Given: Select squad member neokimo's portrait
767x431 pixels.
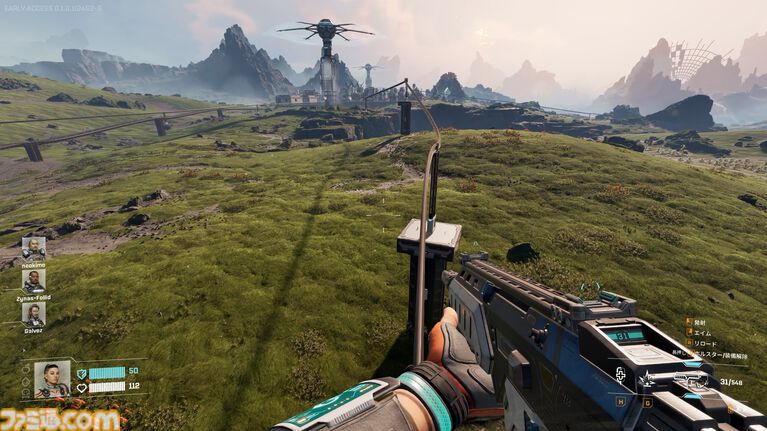Looking at the screenshot, I should pos(34,247).
